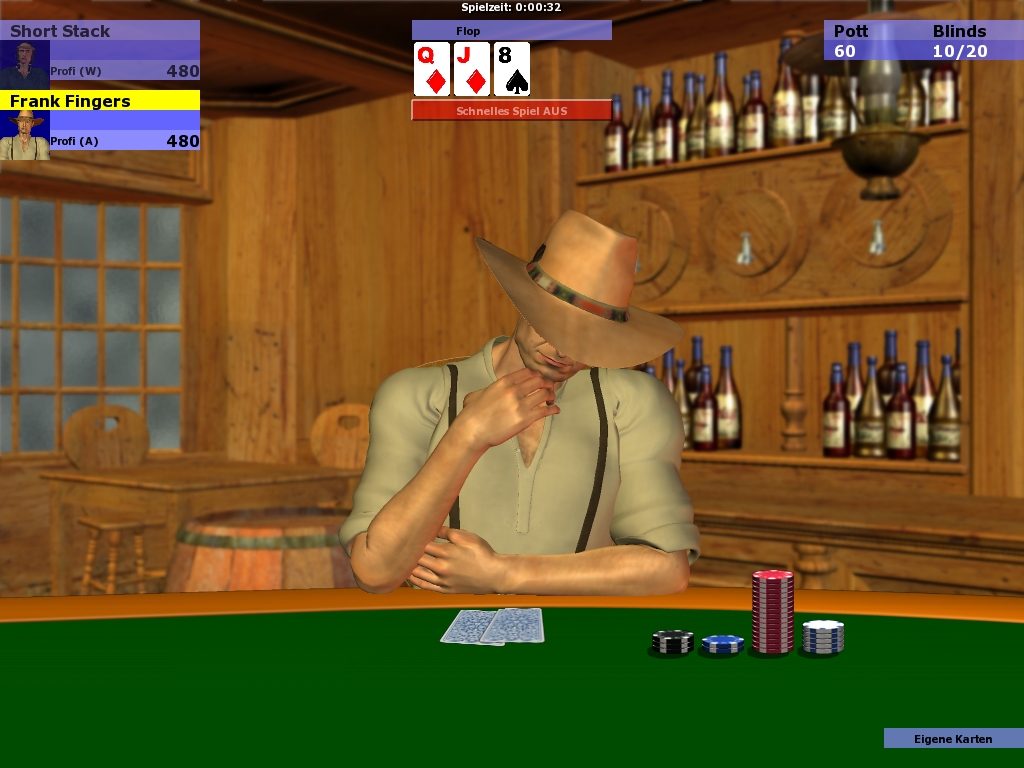Show your hand with Eigene Karten

coord(953,739)
